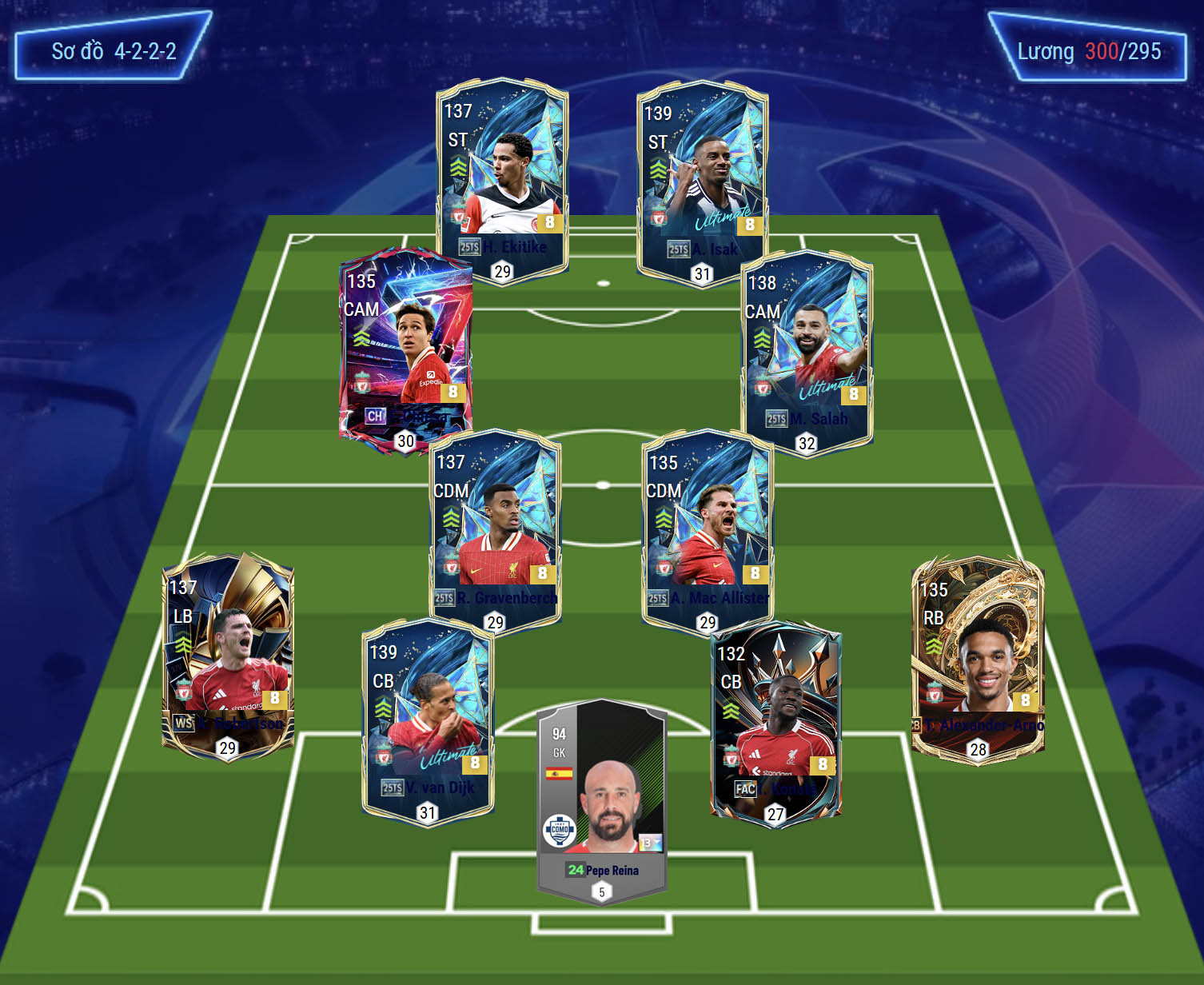Choose the A. Mac Allister CDM card
This screenshot has height=985, width=1204.
pyautogui.click(x=708, y=528)
